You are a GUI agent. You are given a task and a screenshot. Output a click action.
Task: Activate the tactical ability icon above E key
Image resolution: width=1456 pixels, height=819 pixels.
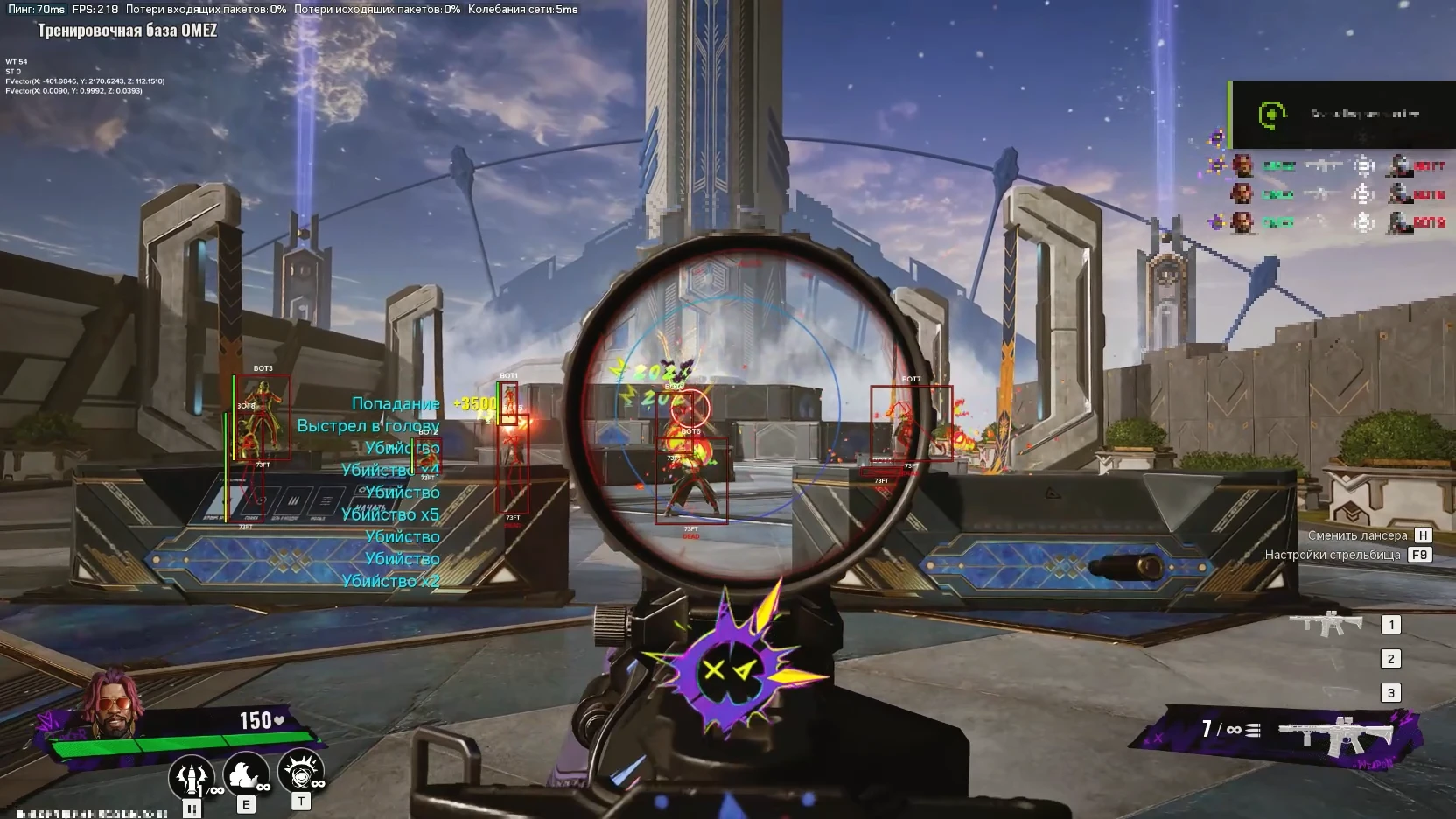tap(248, 774)
